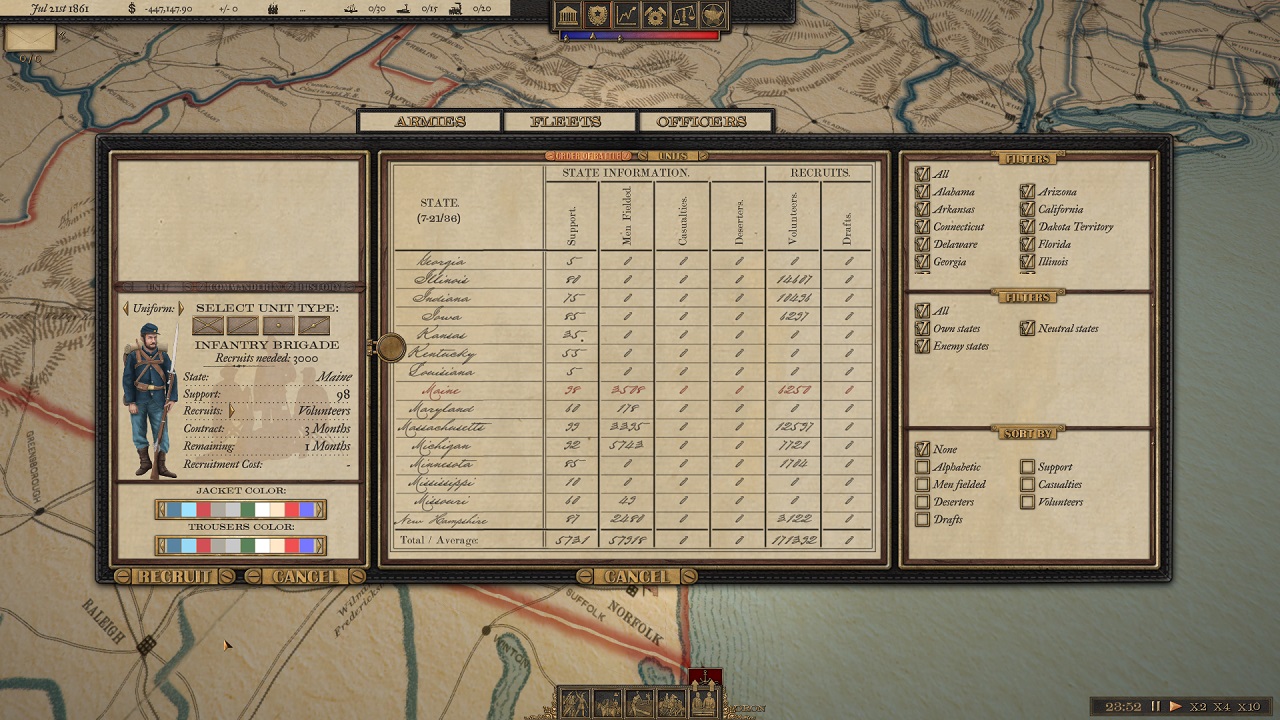Screen dimensions: 1280x720
Task: Pick the green jacket color swatch
Action: pos(247,510)
